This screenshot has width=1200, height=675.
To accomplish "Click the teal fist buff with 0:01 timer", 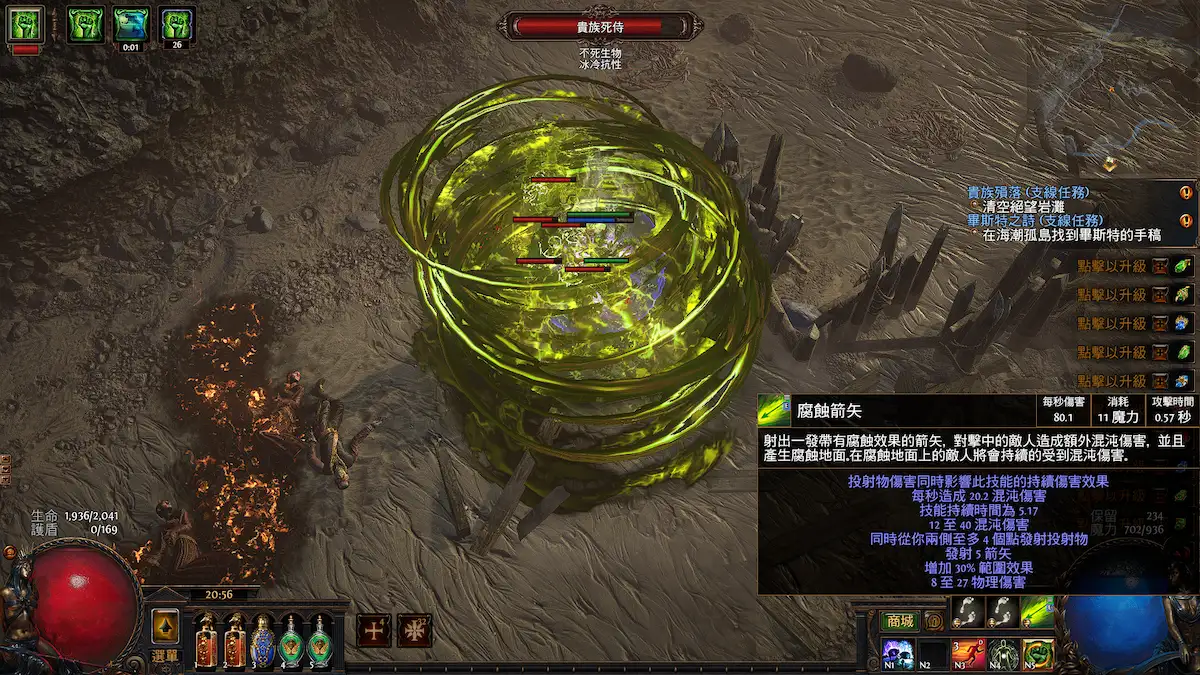I will [130, 22].
